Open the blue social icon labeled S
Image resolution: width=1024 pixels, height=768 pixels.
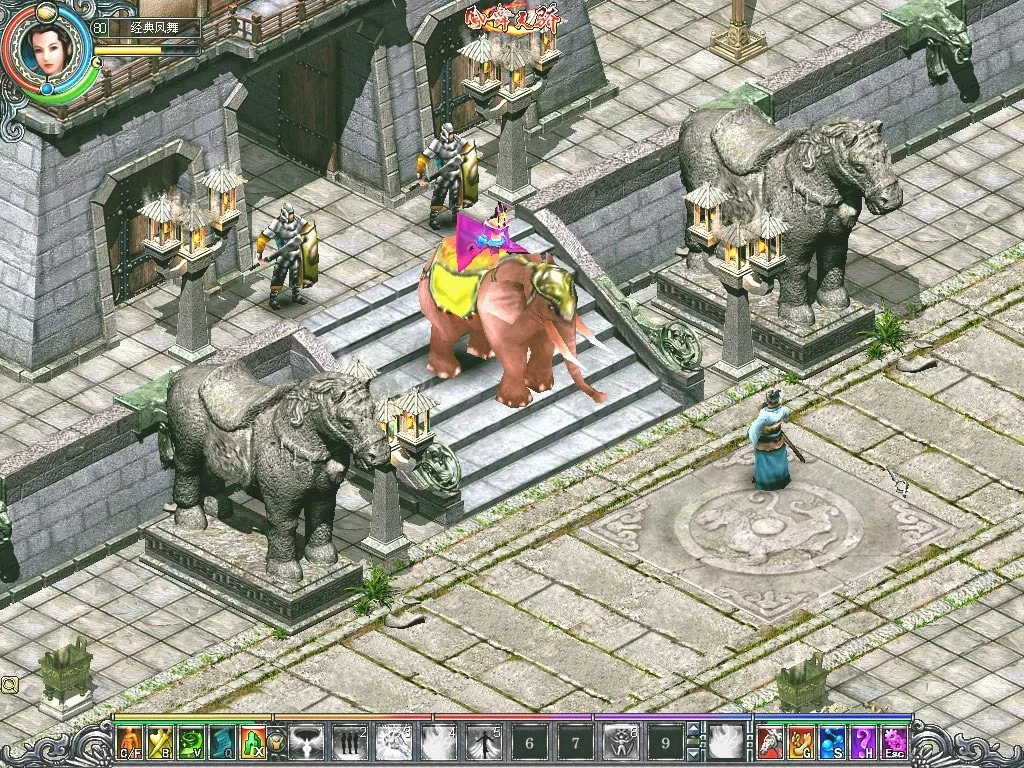[832, 742]
